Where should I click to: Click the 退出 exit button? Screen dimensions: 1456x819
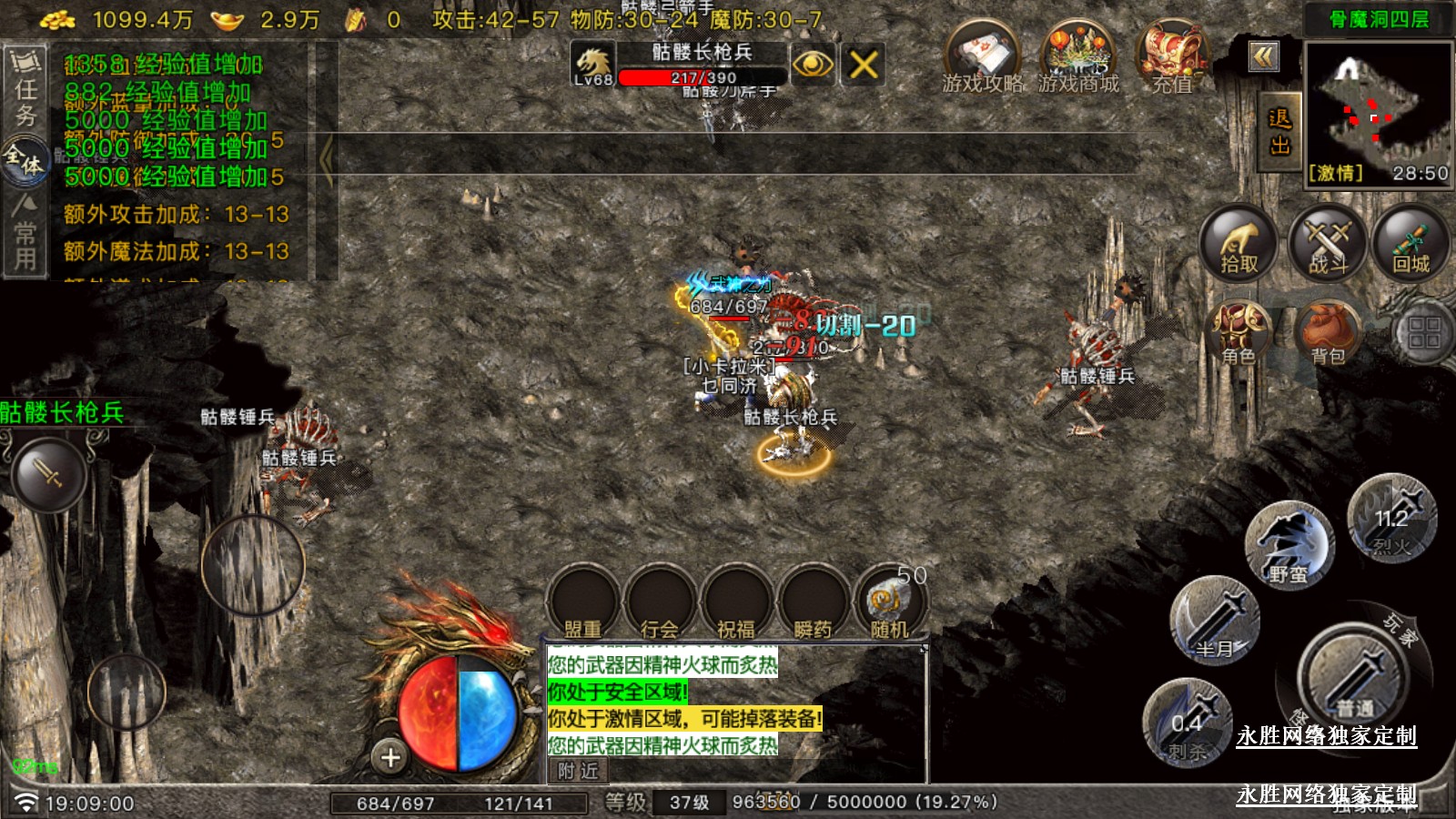pyautogui.click(x=1279, y=132)
